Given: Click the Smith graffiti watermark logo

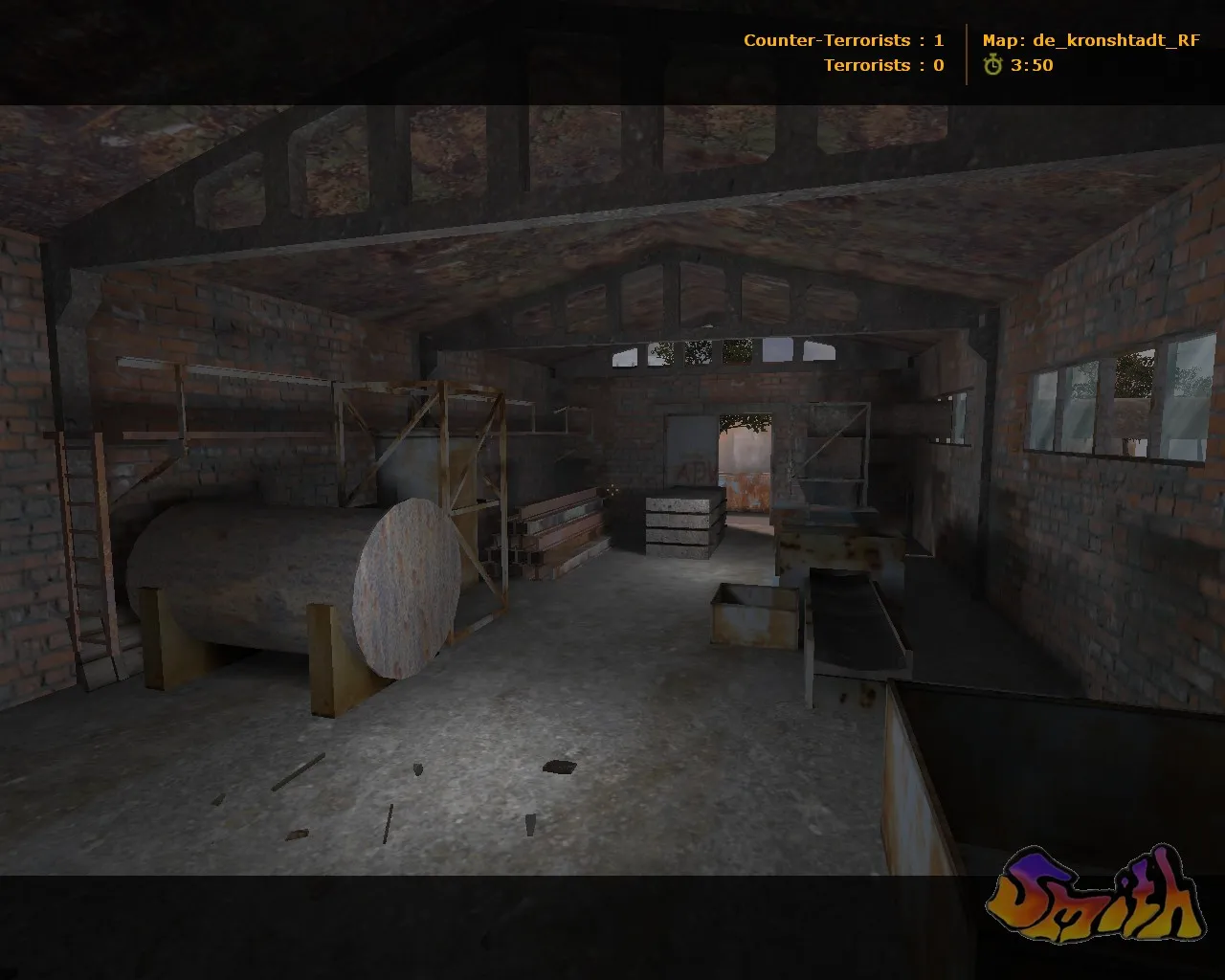Looking at the screenshot, I should click(1101, 895).
